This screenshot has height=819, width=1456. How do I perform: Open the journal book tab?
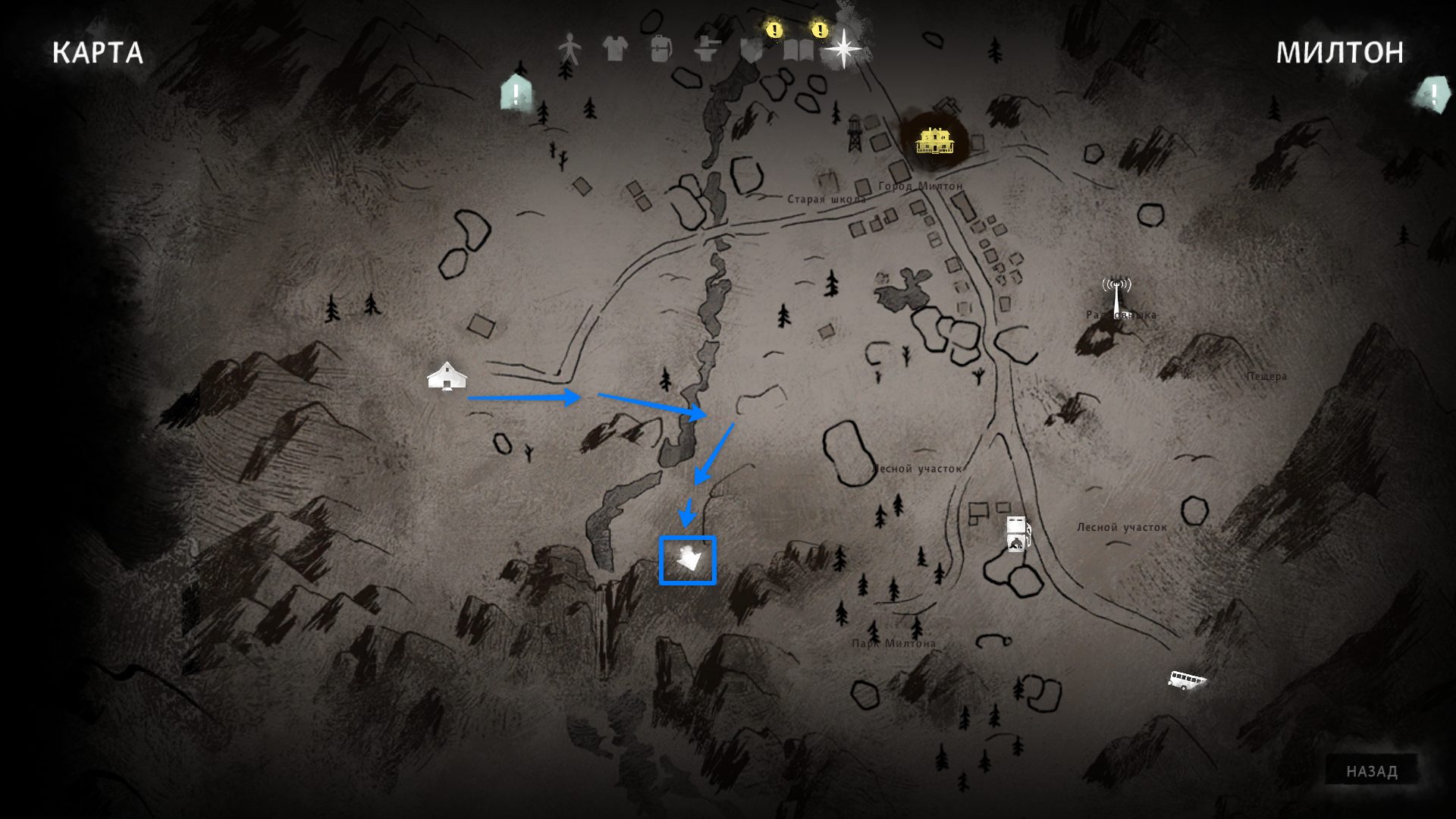coord(798,49)
